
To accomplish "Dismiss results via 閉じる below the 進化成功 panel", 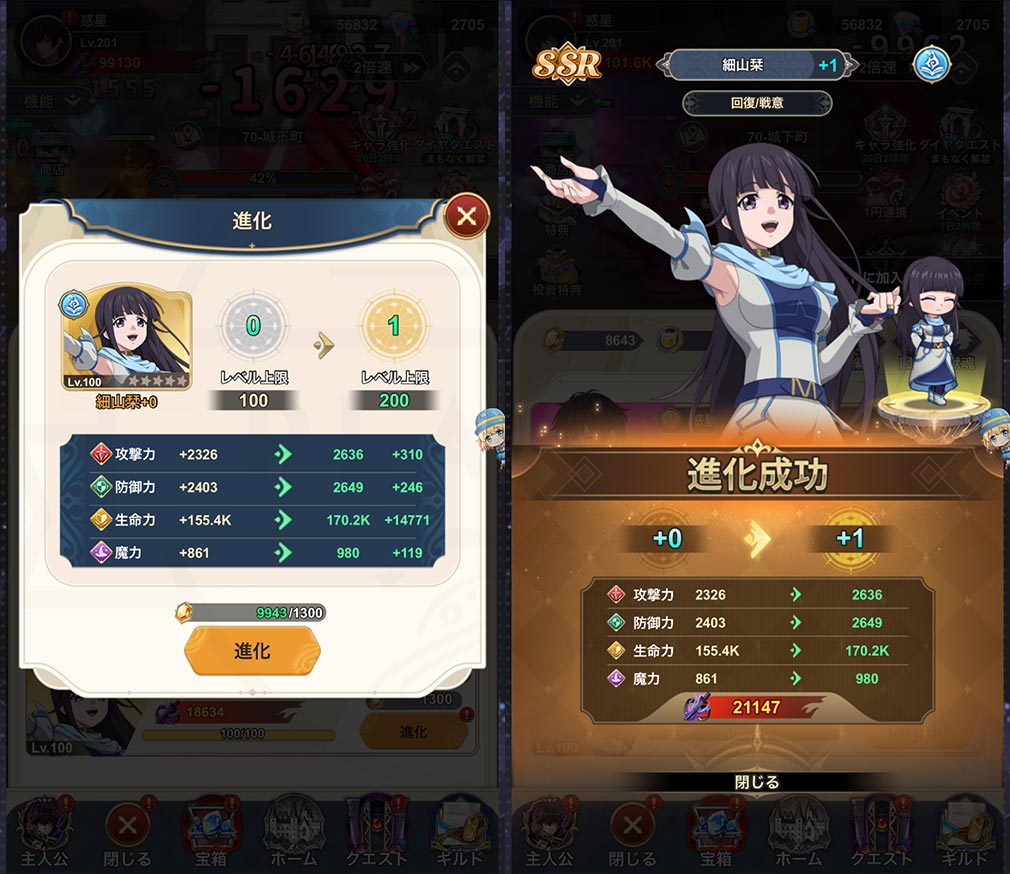I will tap(756, 782).
